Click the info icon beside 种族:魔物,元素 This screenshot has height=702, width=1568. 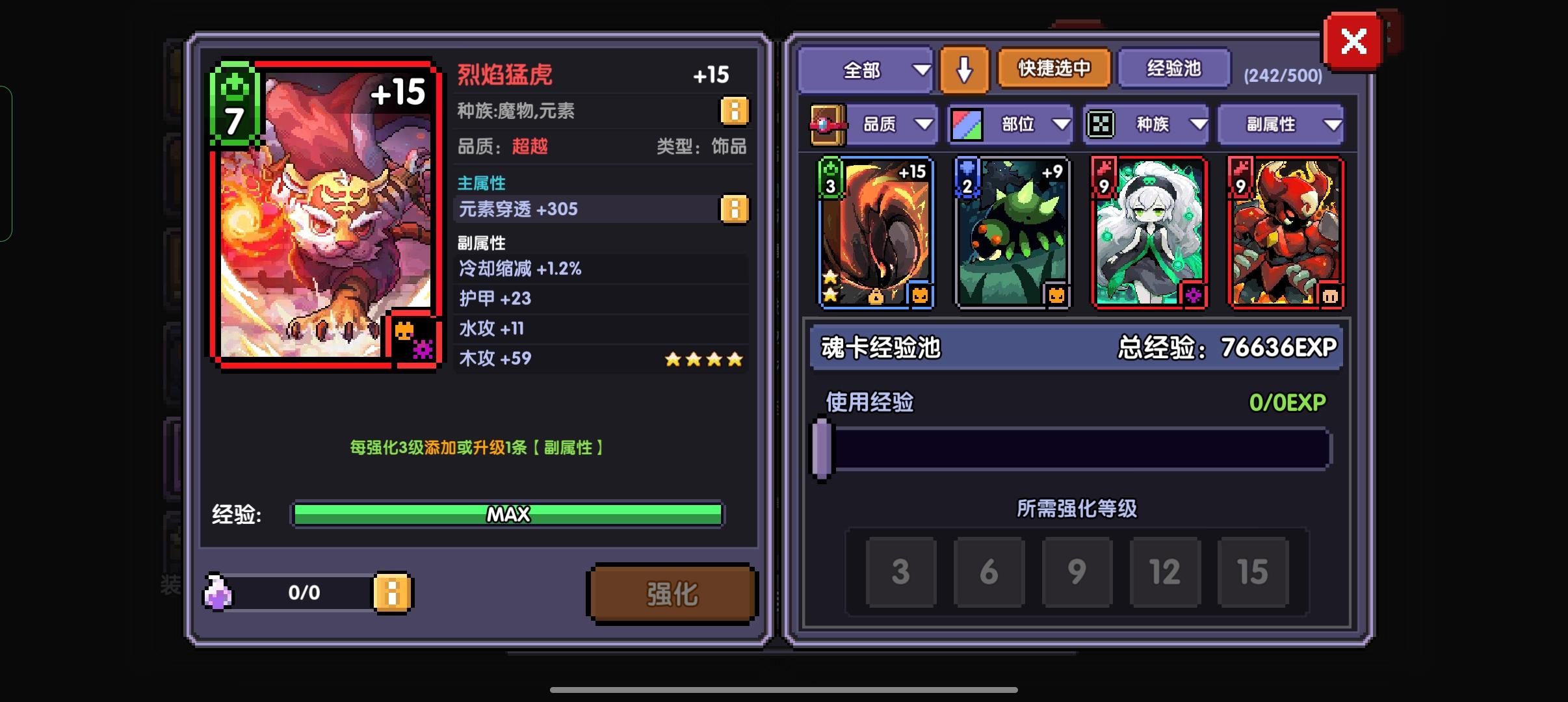click(735, 110)
